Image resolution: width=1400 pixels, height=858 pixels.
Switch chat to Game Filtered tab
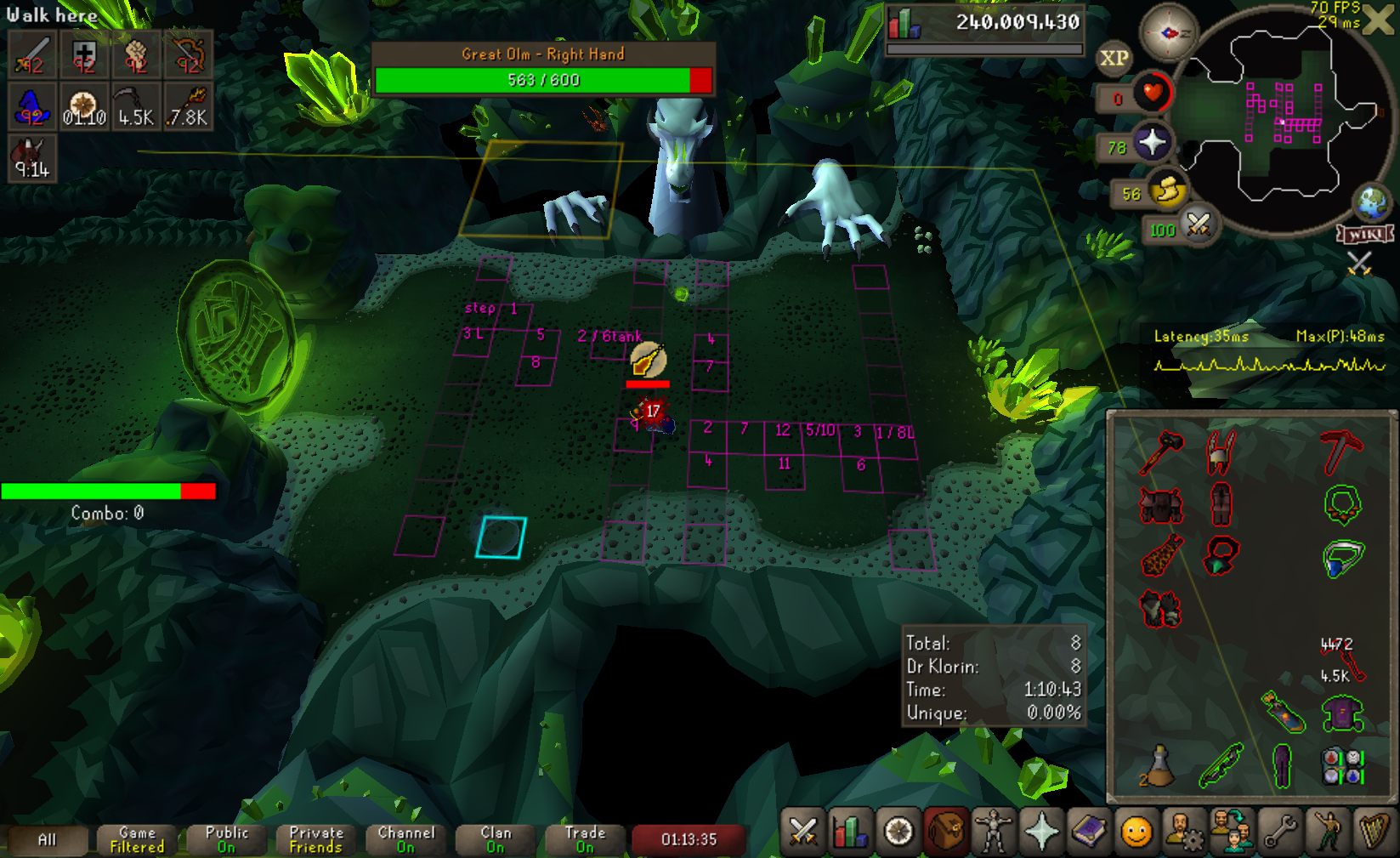coord(137,840)
